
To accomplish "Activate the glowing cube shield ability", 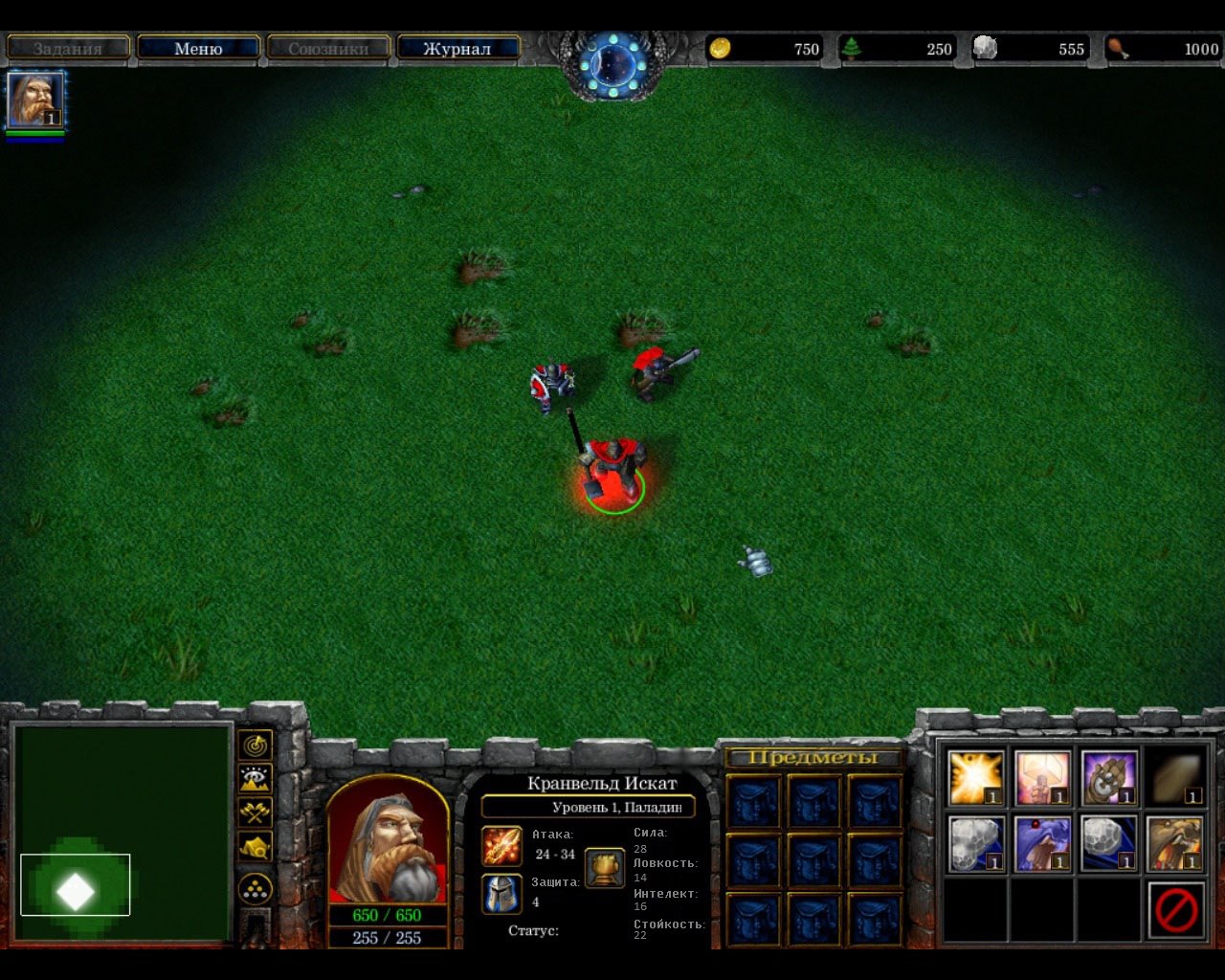I will coord(1042,777).
